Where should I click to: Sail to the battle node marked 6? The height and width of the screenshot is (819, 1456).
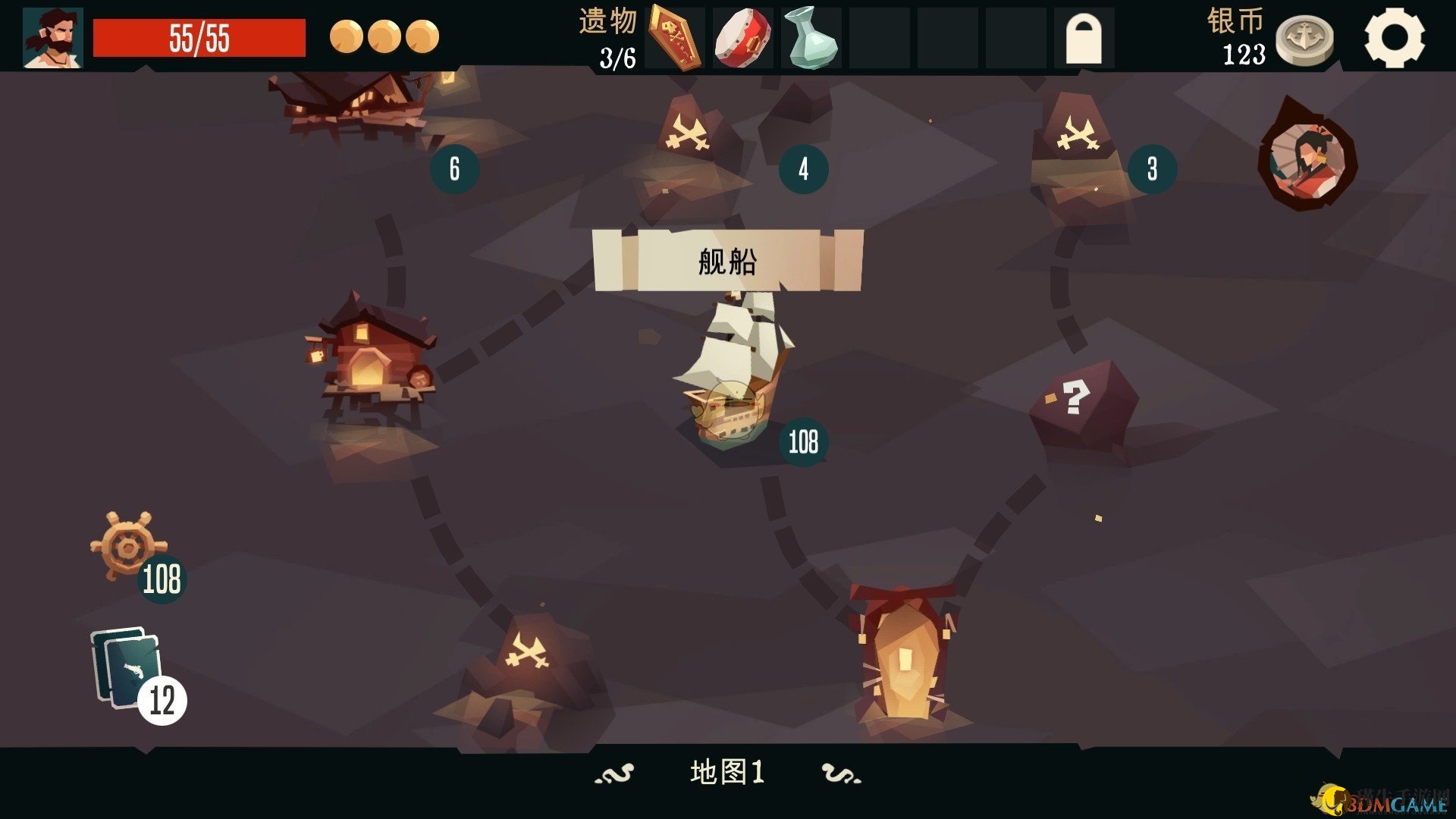tap(453, 168)
